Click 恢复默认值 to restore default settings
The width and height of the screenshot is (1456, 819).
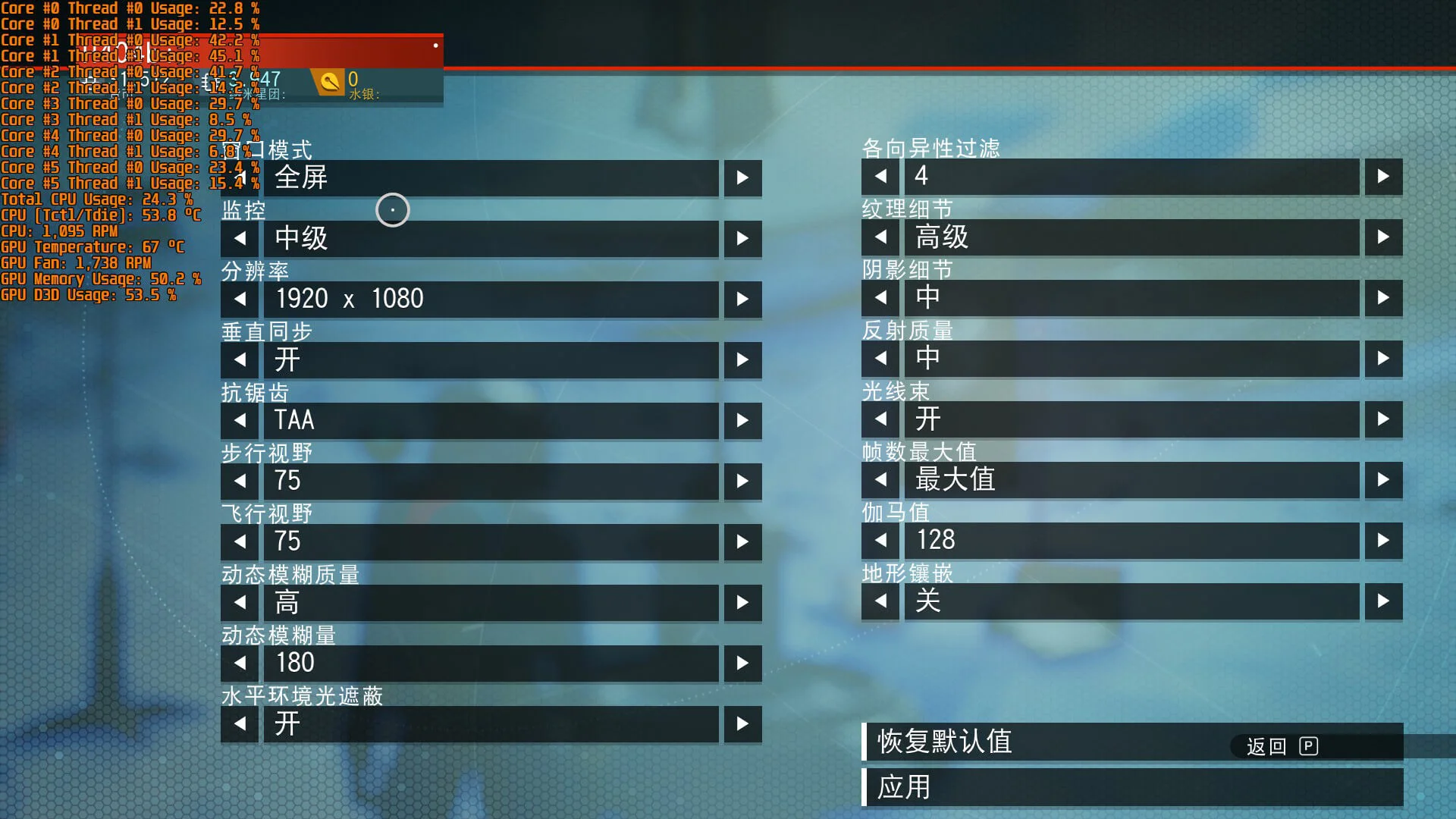945,743
